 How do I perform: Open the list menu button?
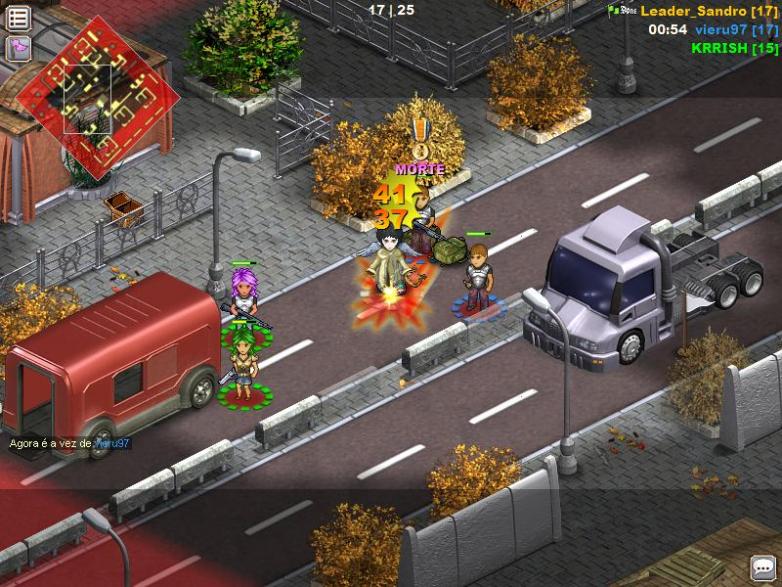click(x=18, y=17)
